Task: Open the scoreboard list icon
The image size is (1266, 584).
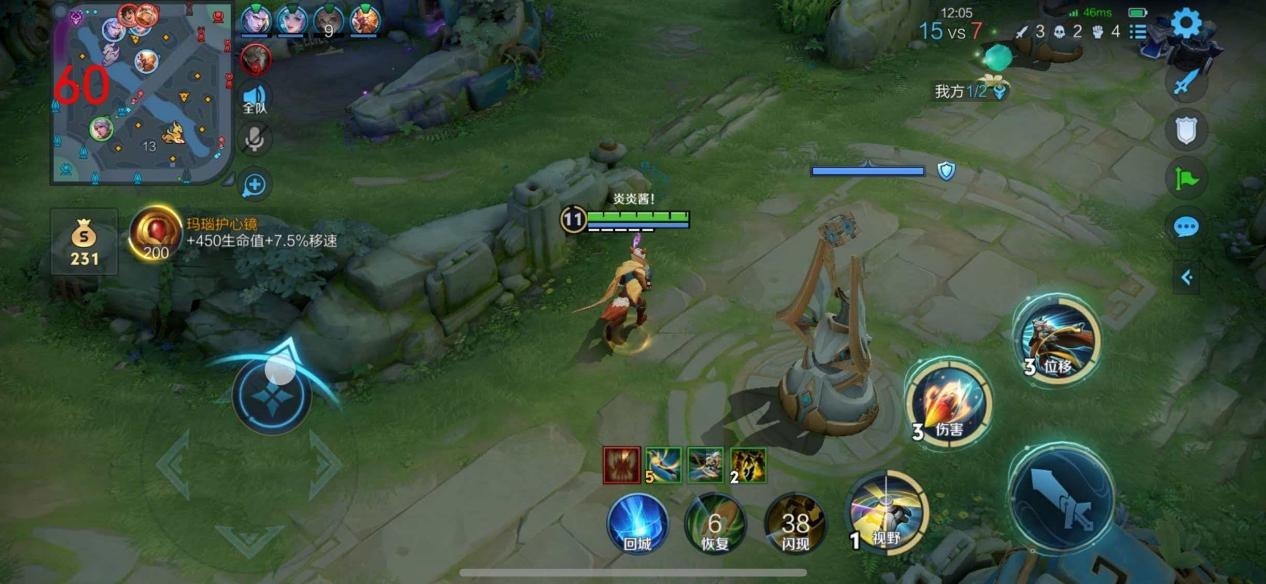Action: click(1138, 32)
